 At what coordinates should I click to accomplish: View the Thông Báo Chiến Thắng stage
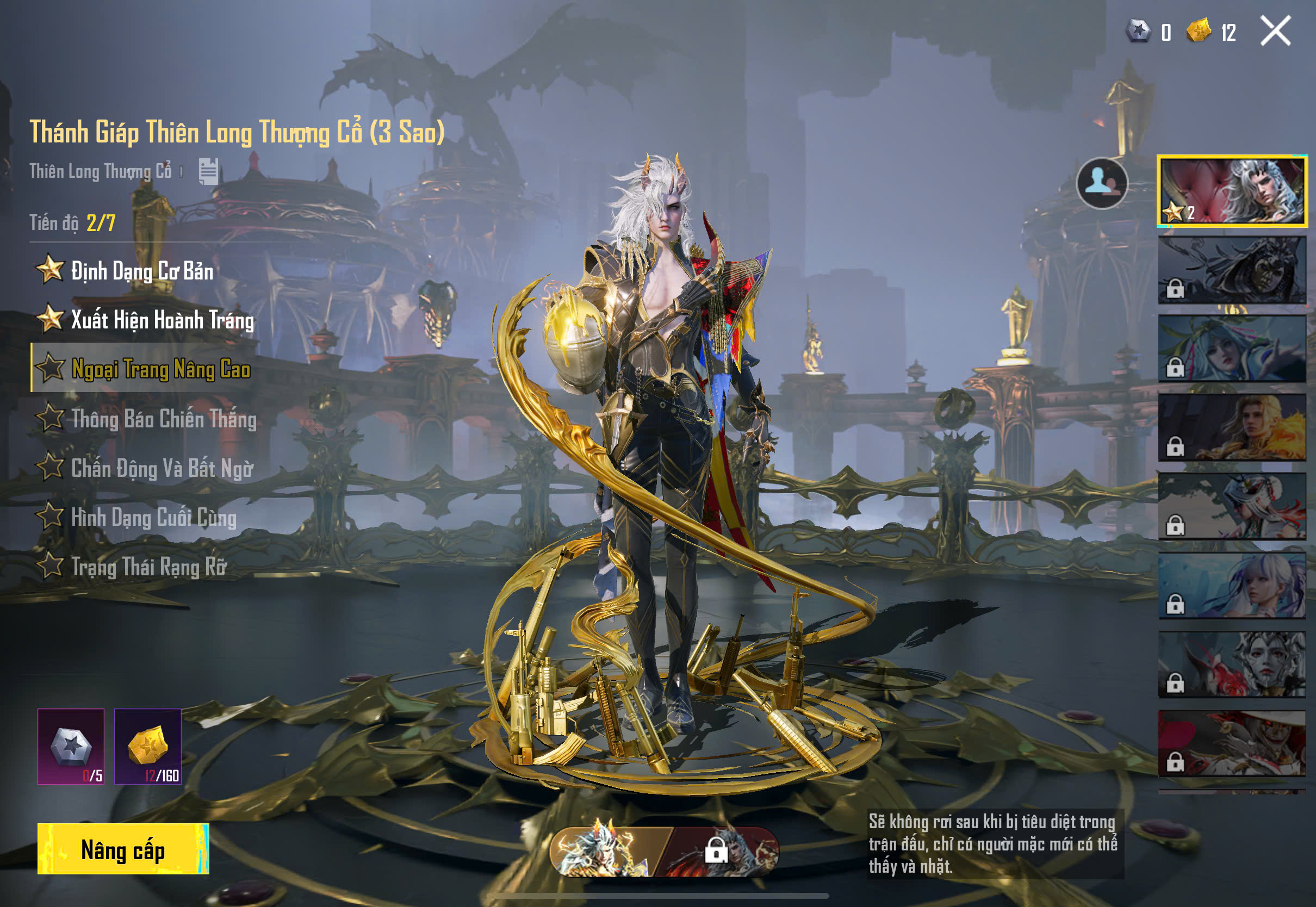click(x=164, y=419)
